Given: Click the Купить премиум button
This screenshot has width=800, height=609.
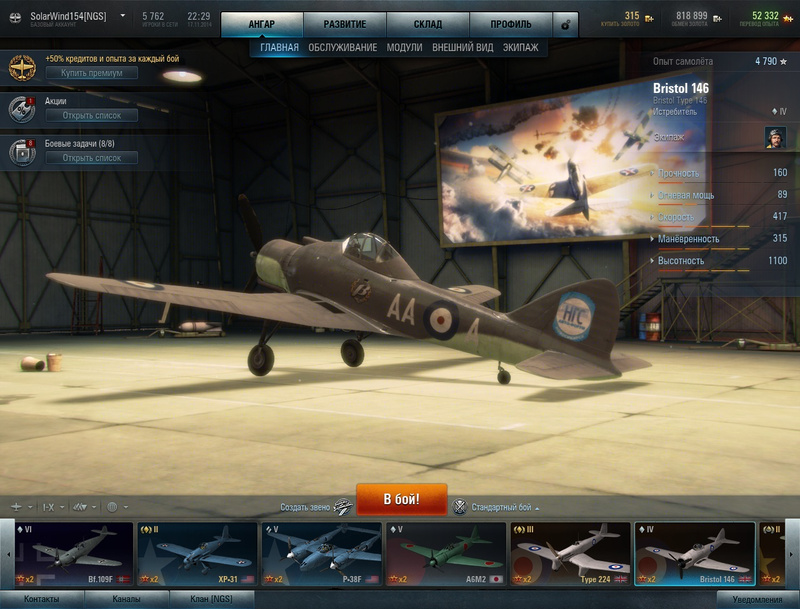Looking at the screenshot, I should 91,73.
